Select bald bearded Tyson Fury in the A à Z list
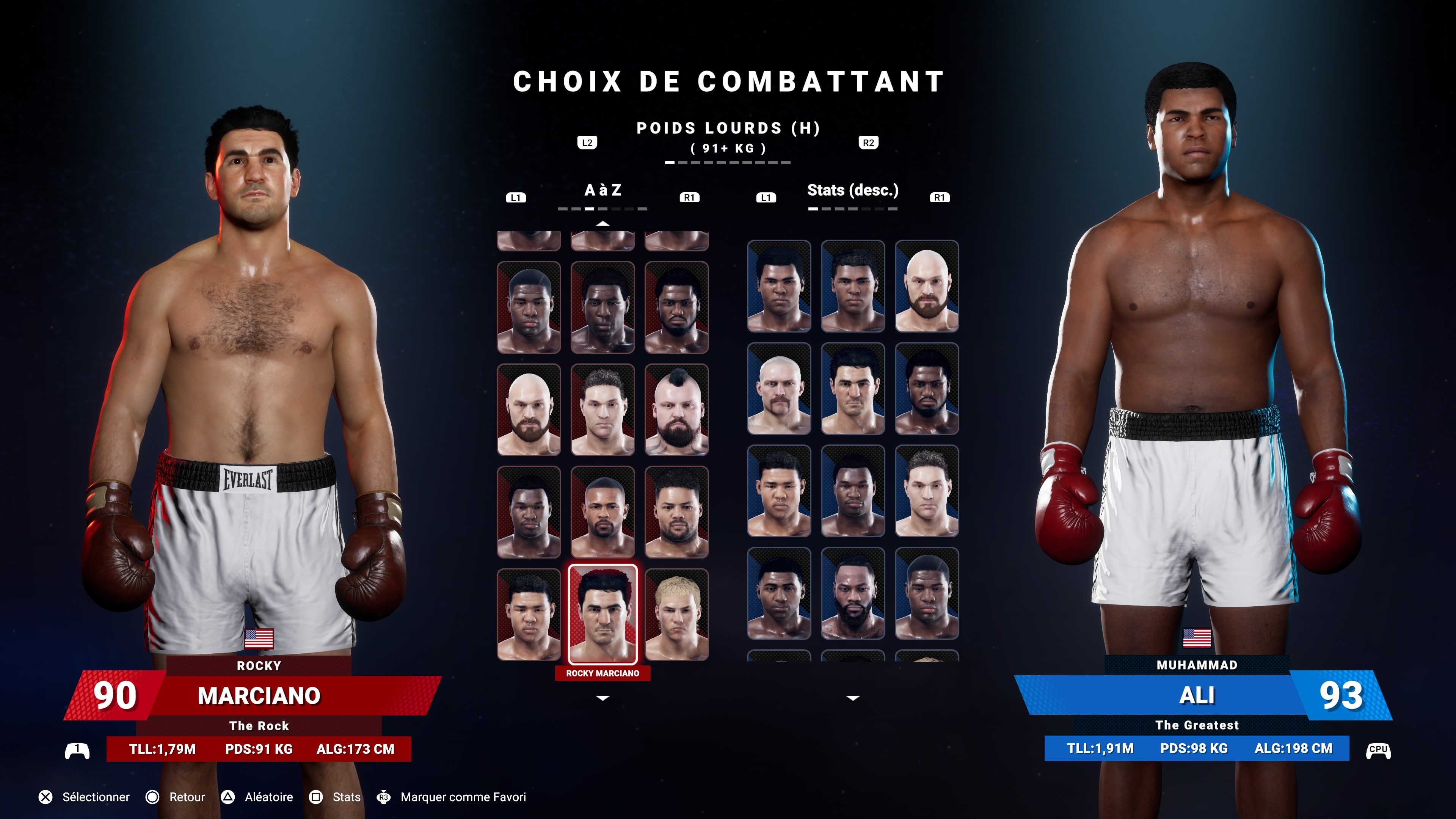 529,409
